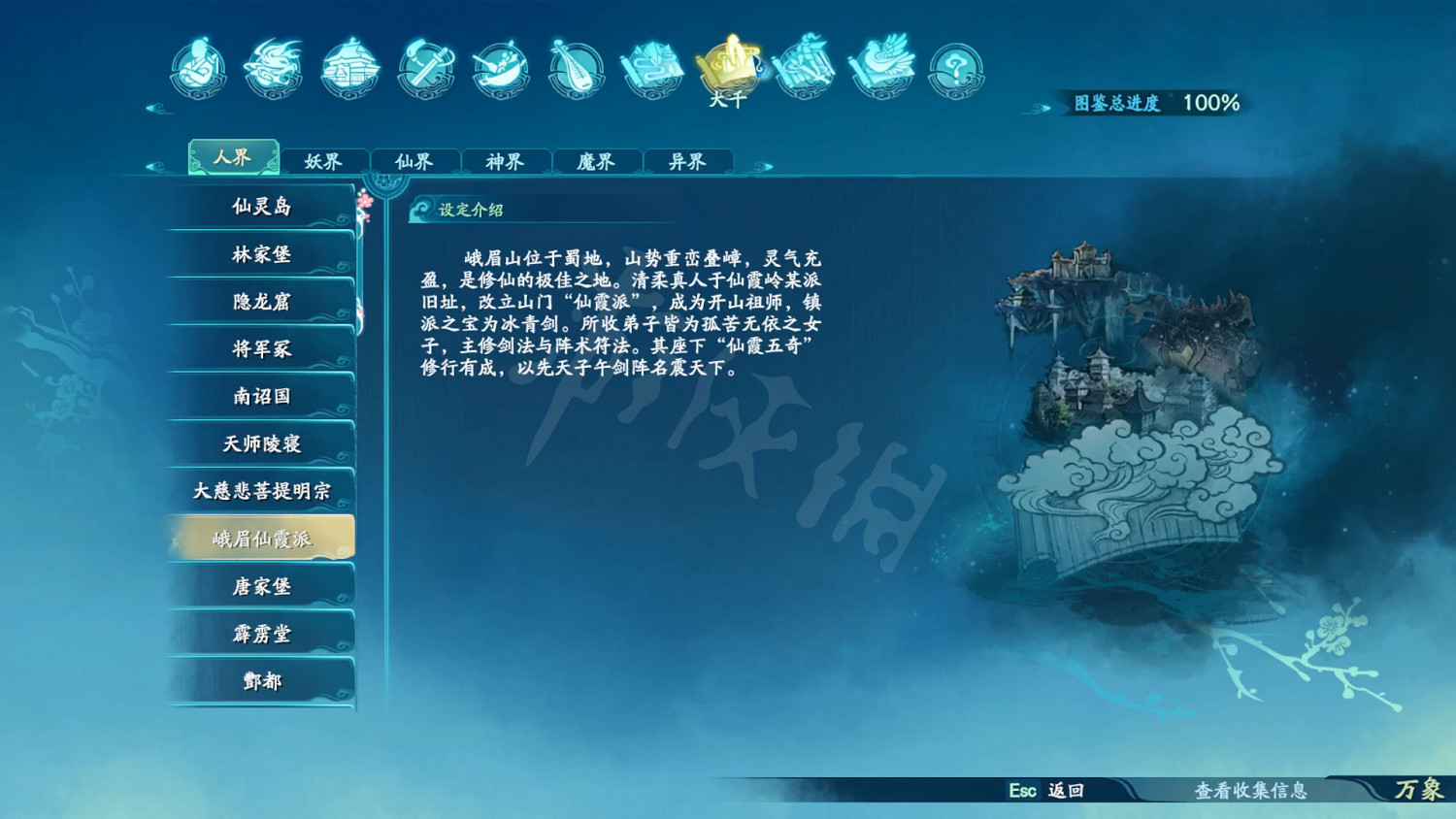Select 仙灵岛 at the top of the list
This screenshot has width=1456, height=819.
pyautogui.click(x=259, y=206)
